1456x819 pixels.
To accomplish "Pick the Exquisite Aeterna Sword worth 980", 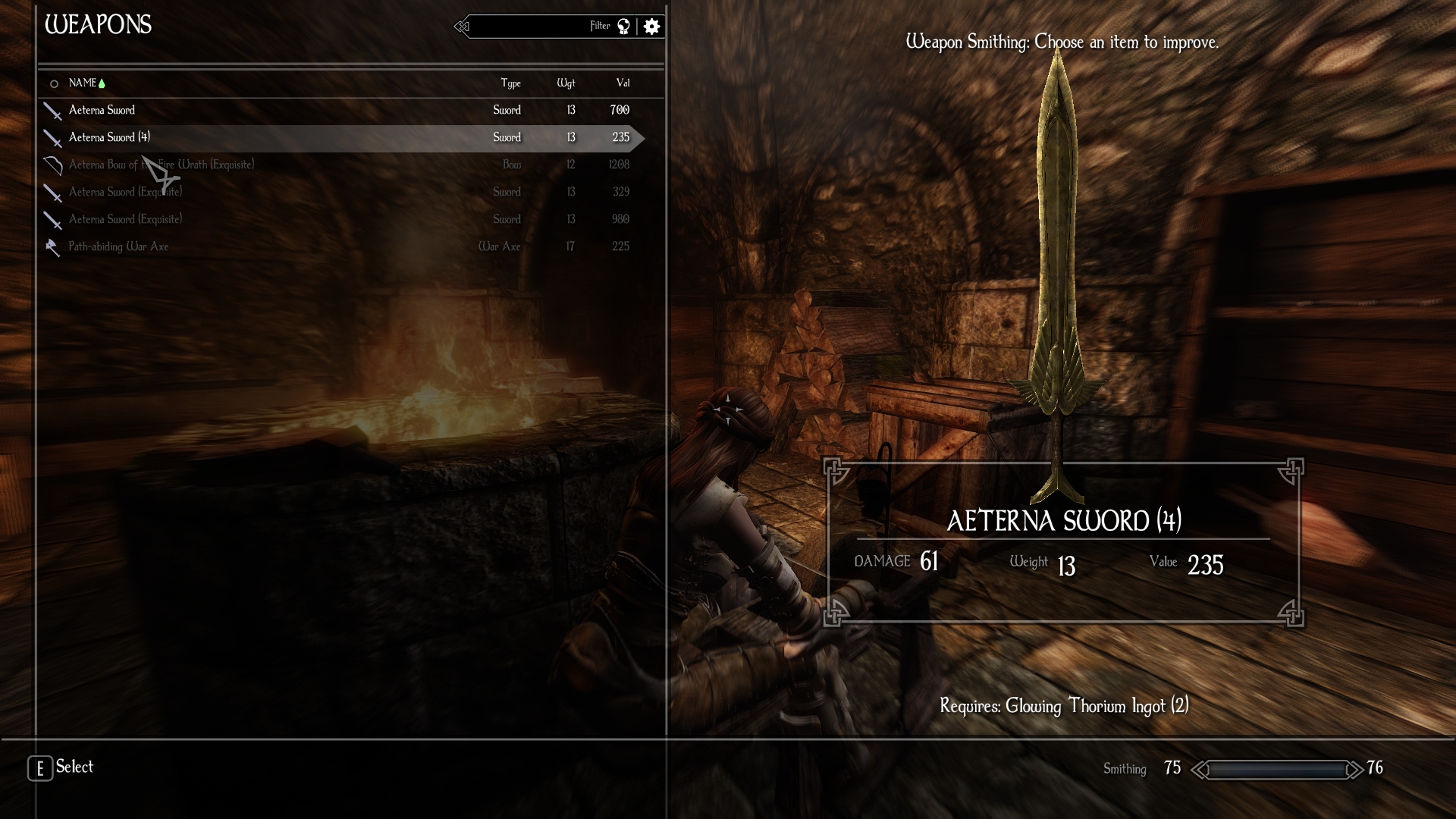I will (x=125, y=219).
